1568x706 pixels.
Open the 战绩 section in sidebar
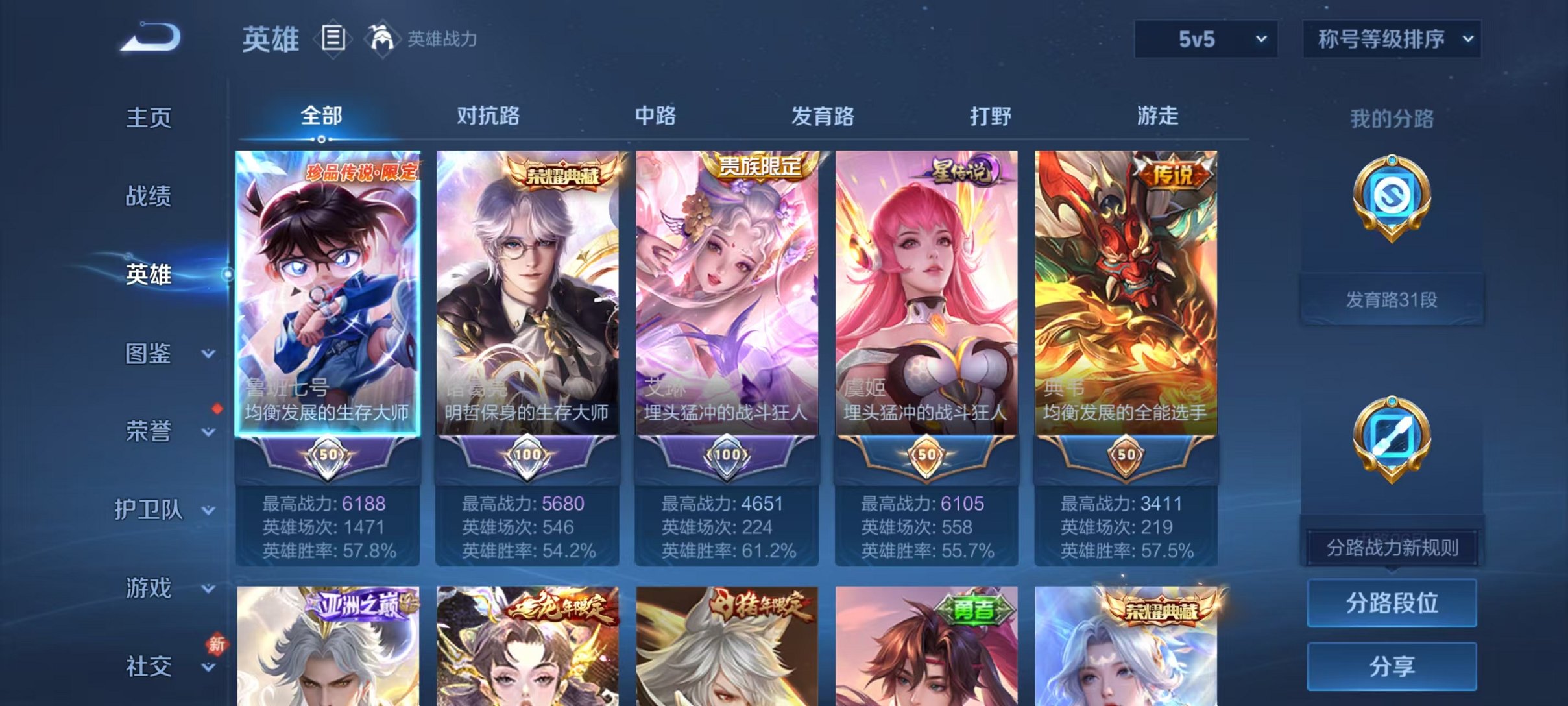[147, 196]
